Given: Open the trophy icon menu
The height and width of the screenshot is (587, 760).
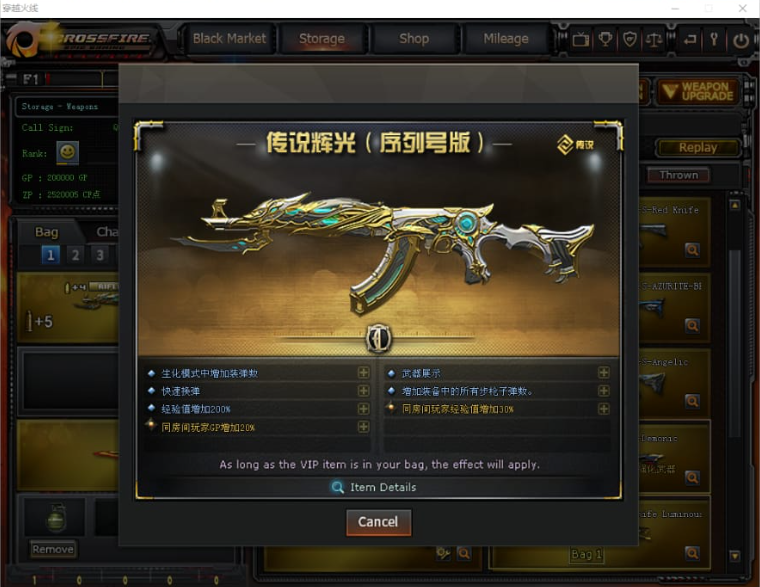Looking at the screenshot, I should click(x=606, y=40).
